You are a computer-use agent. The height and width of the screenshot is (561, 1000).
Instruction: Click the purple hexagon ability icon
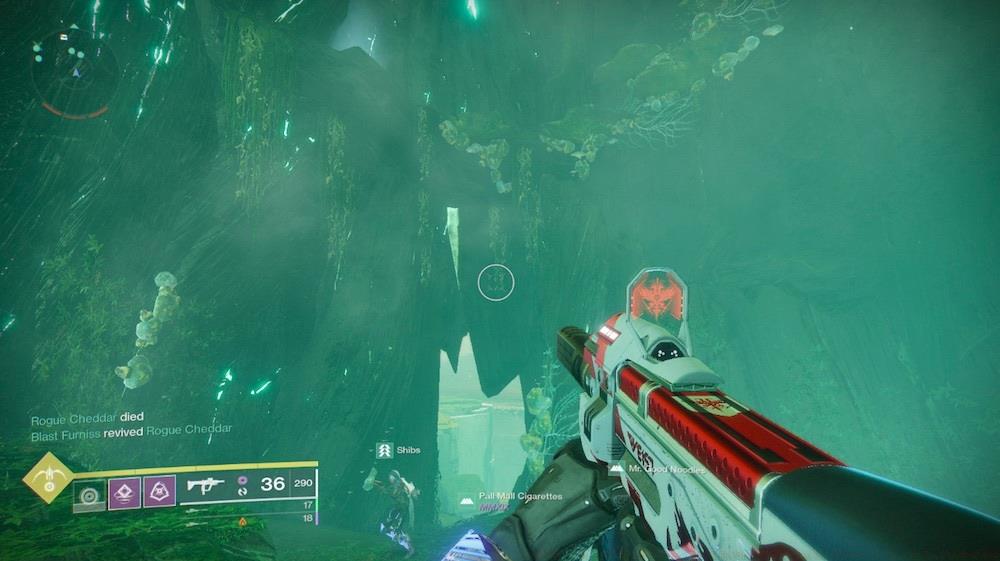(x=159, y=491)
